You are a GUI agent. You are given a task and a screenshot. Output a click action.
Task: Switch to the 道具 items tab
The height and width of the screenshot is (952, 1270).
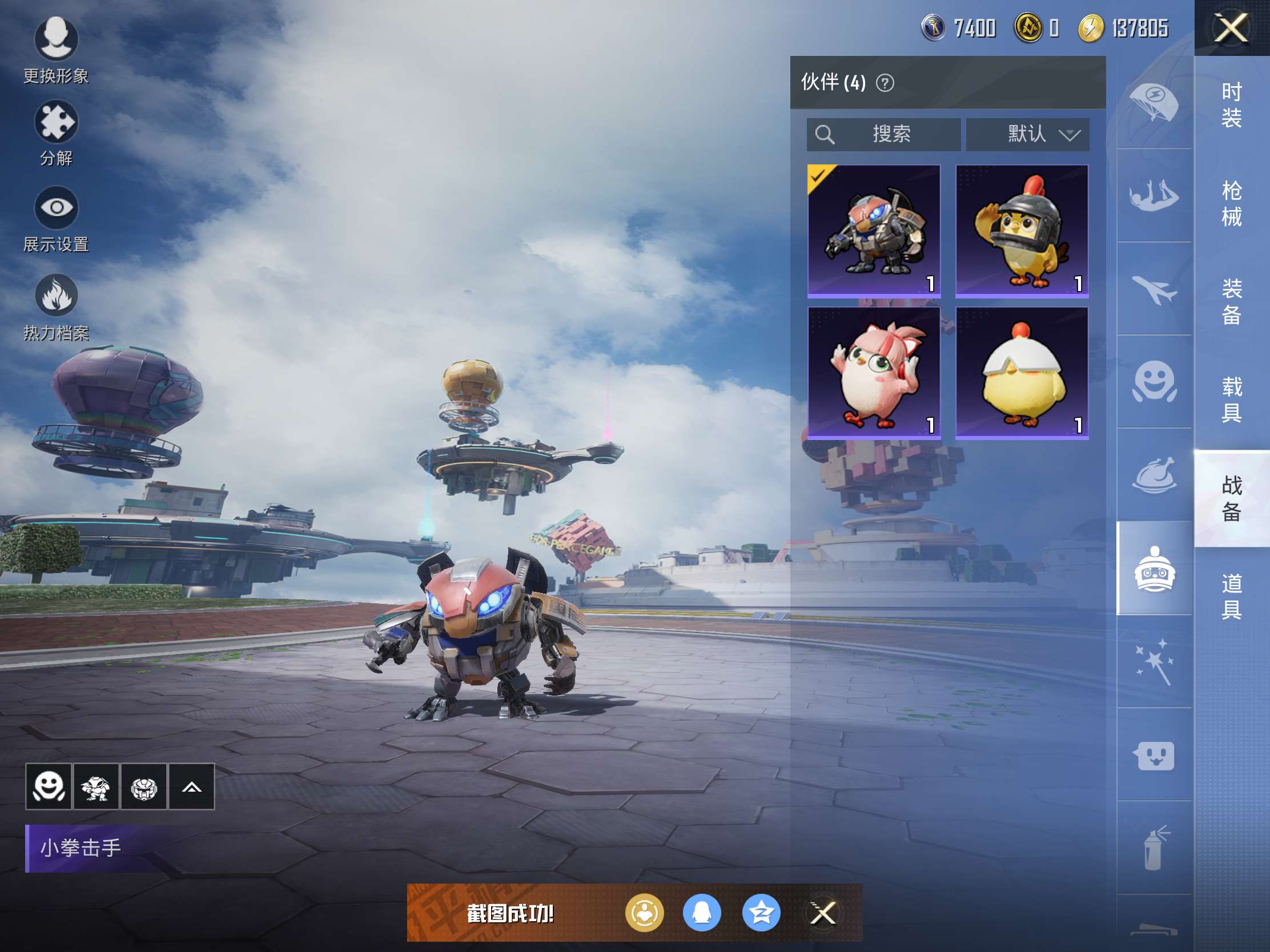[1232, 596]
